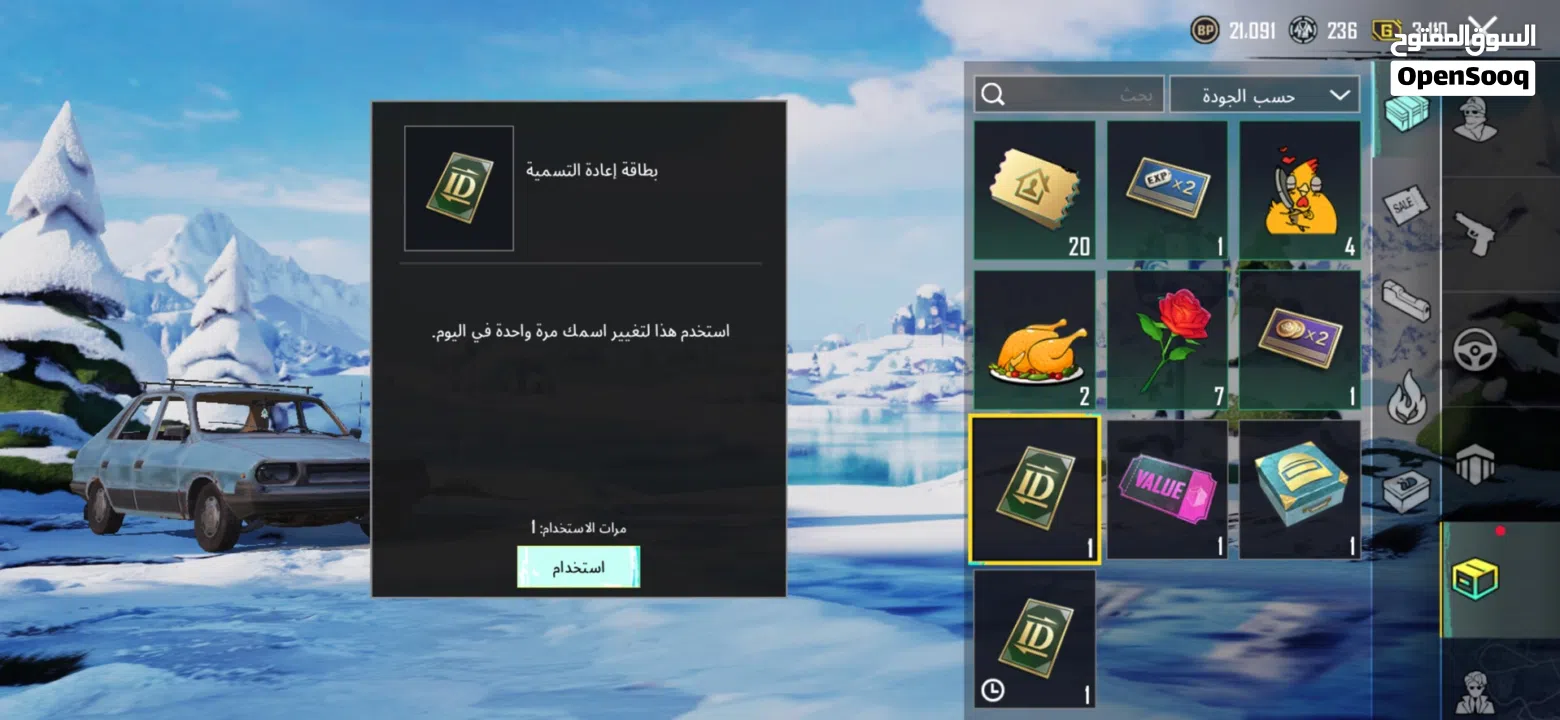1560x720 pixels.
Task: Select the SALE ticket category icon
Action: tap(1405, 205)
